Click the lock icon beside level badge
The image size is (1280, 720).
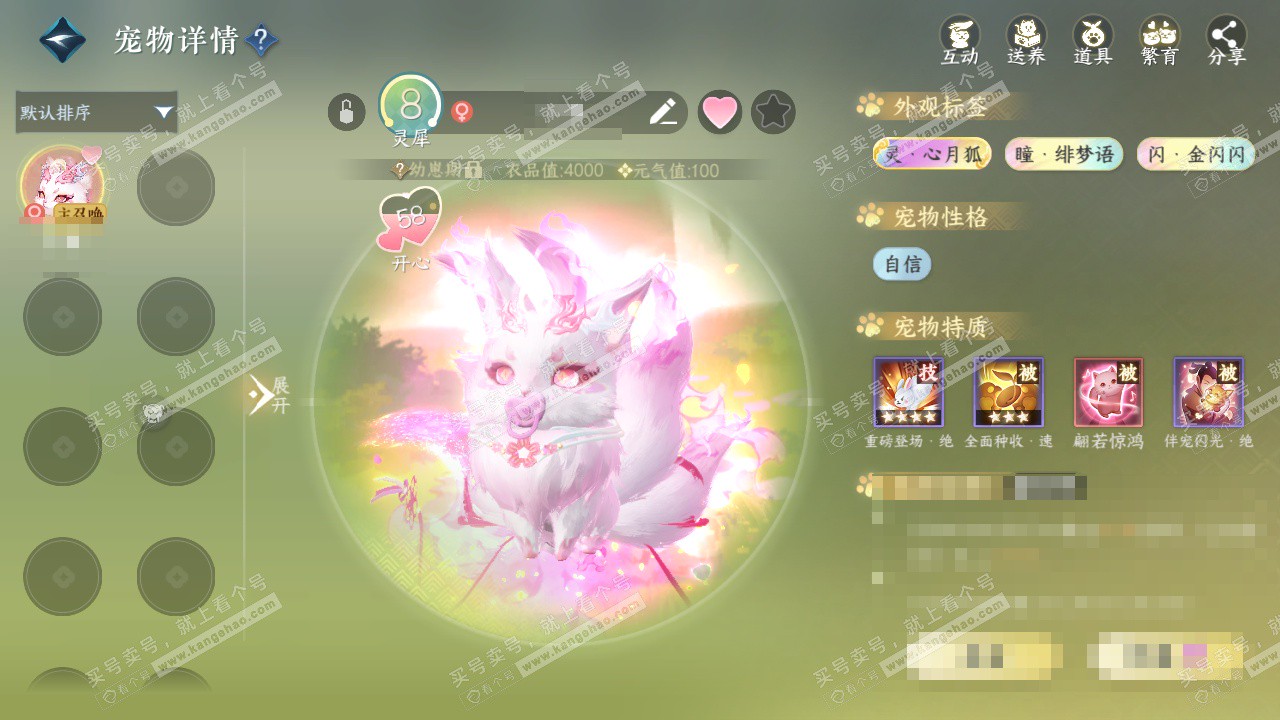346,112
